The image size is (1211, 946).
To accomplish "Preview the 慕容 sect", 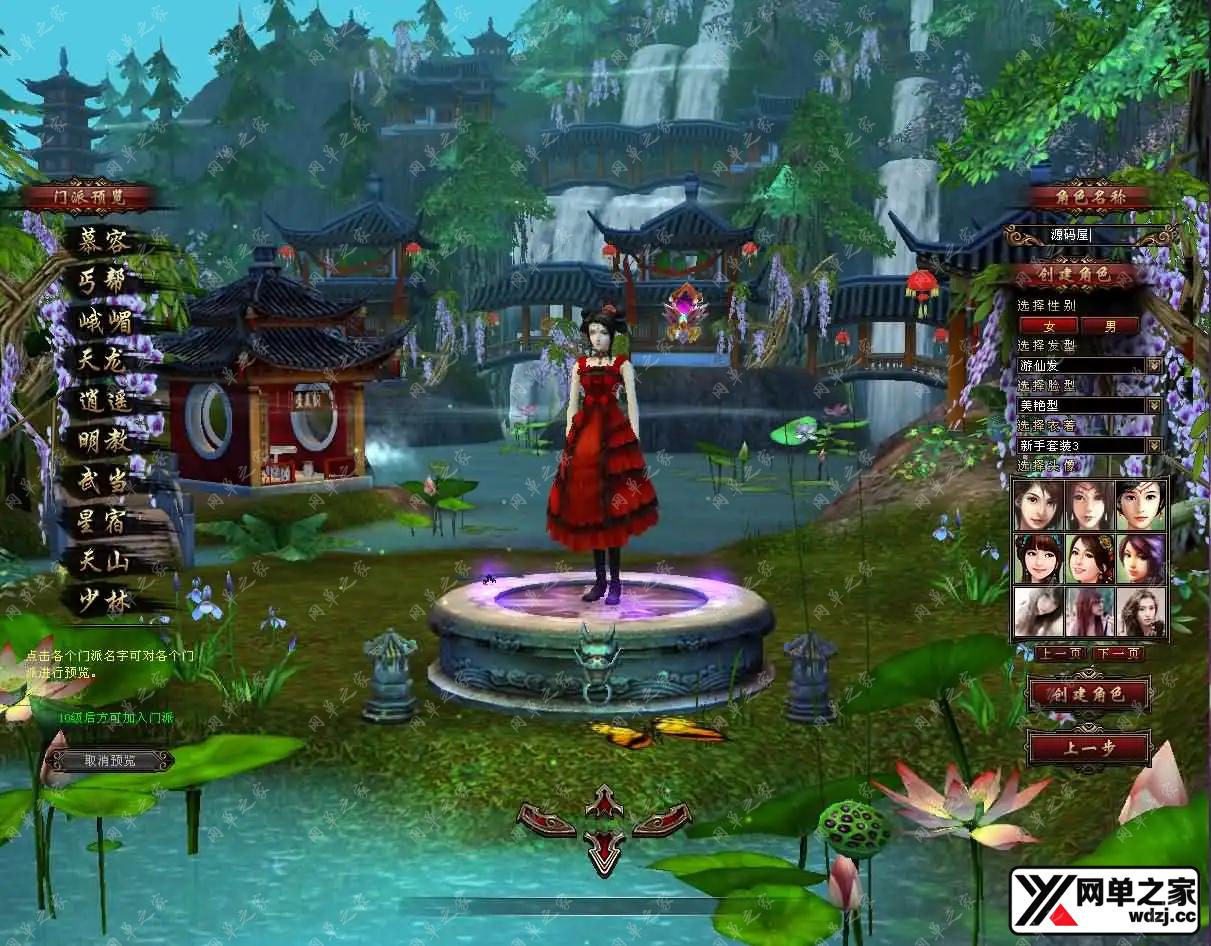I will [x=105, y=241].
